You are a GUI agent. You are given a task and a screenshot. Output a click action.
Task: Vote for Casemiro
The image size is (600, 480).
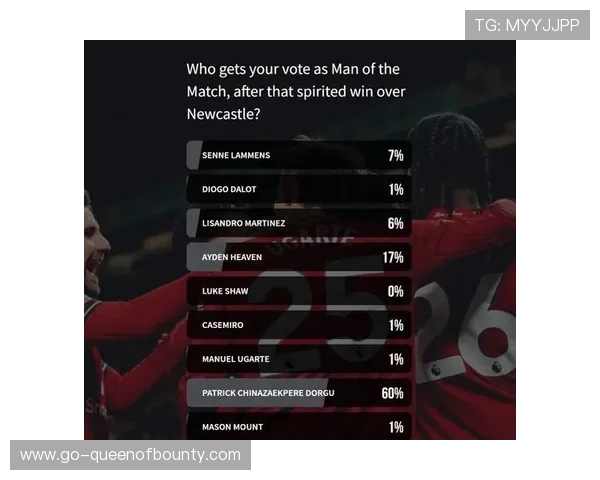pyautogui.click(x=298, y=326)
